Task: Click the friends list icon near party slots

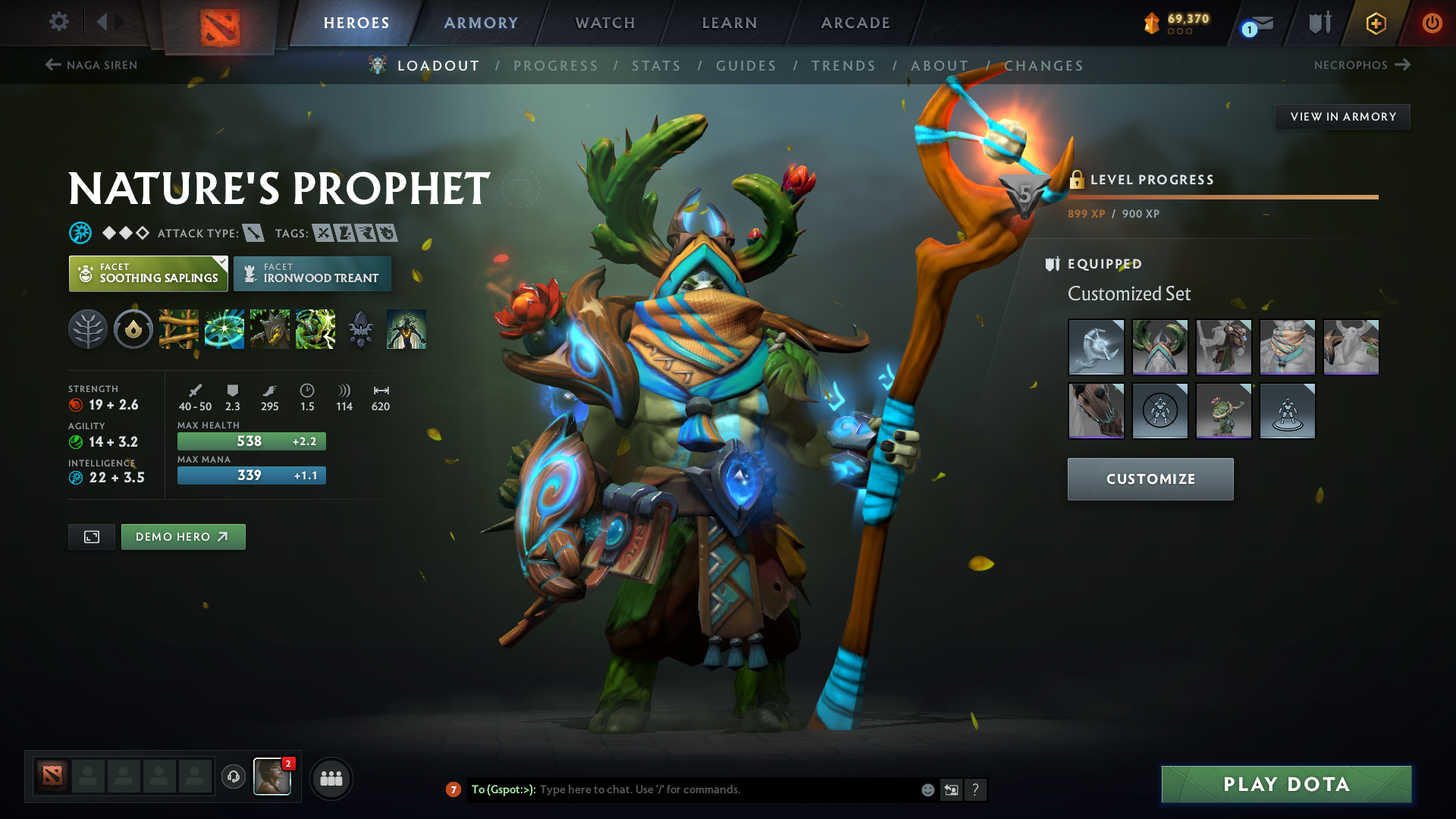Action: click(x=331, y=778)
